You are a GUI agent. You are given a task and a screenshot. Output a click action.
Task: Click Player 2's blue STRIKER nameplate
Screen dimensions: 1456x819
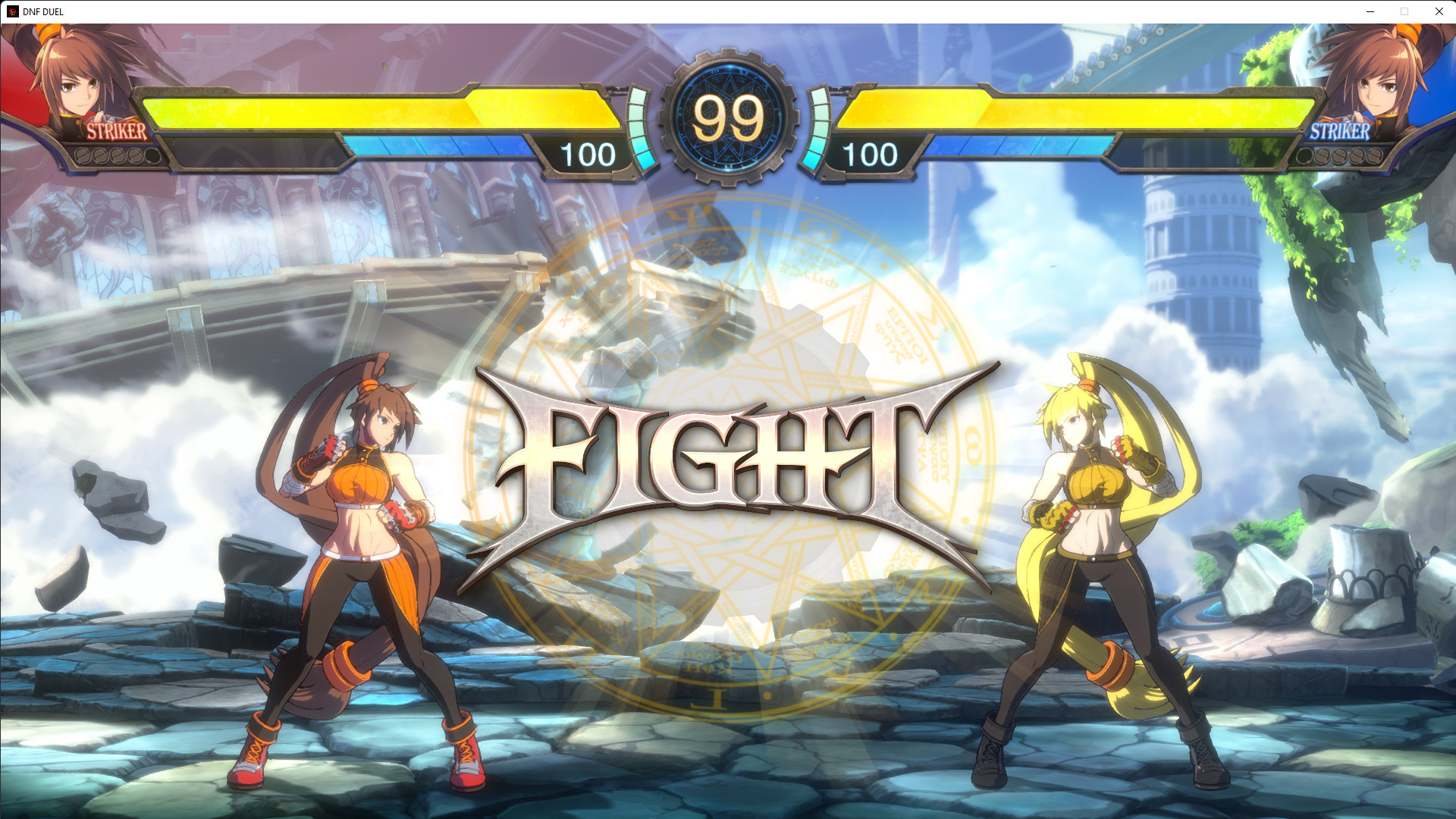tap(1339, 133)
